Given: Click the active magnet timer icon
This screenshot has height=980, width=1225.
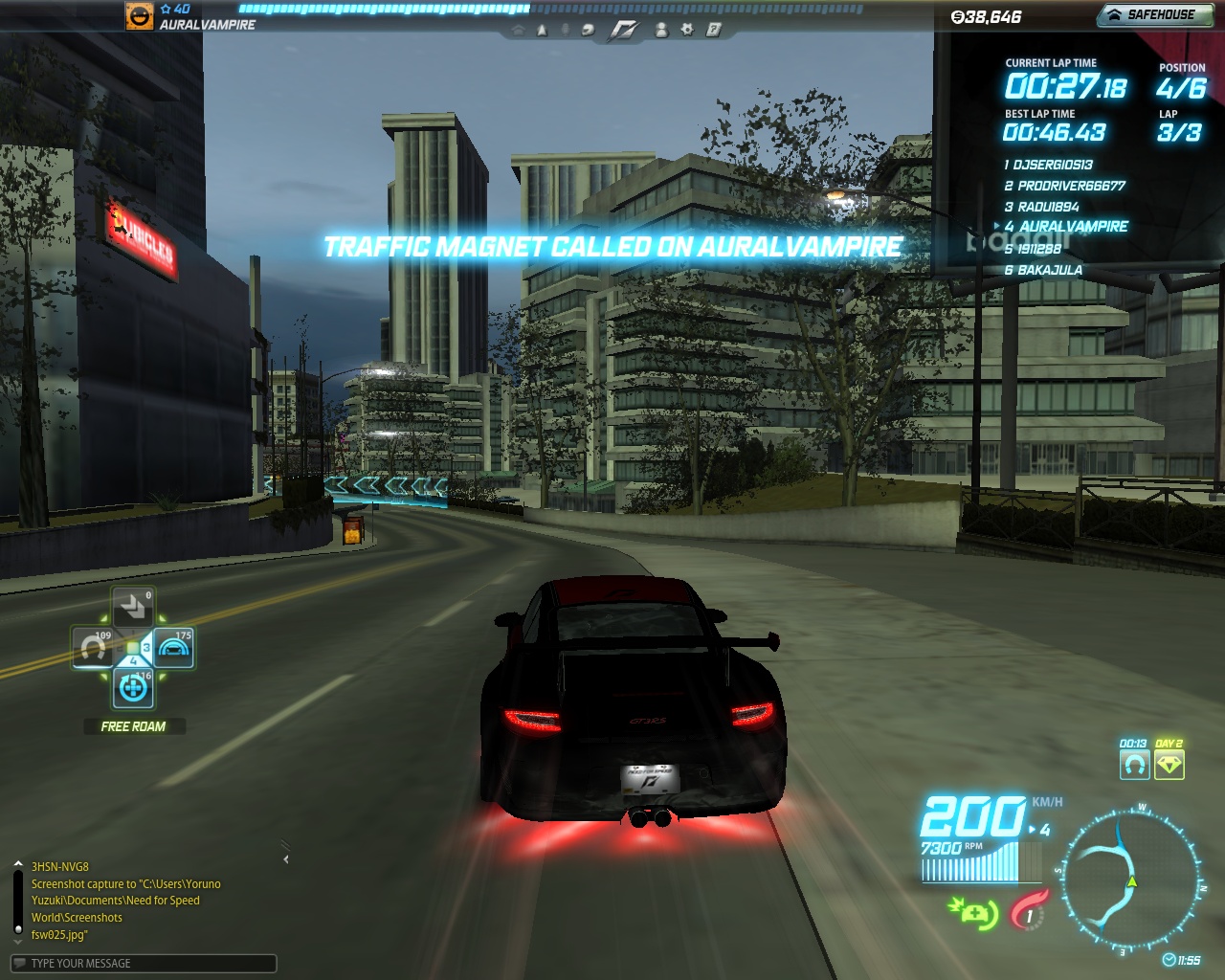Looking at the screenshot, I should click(1134, 764).
